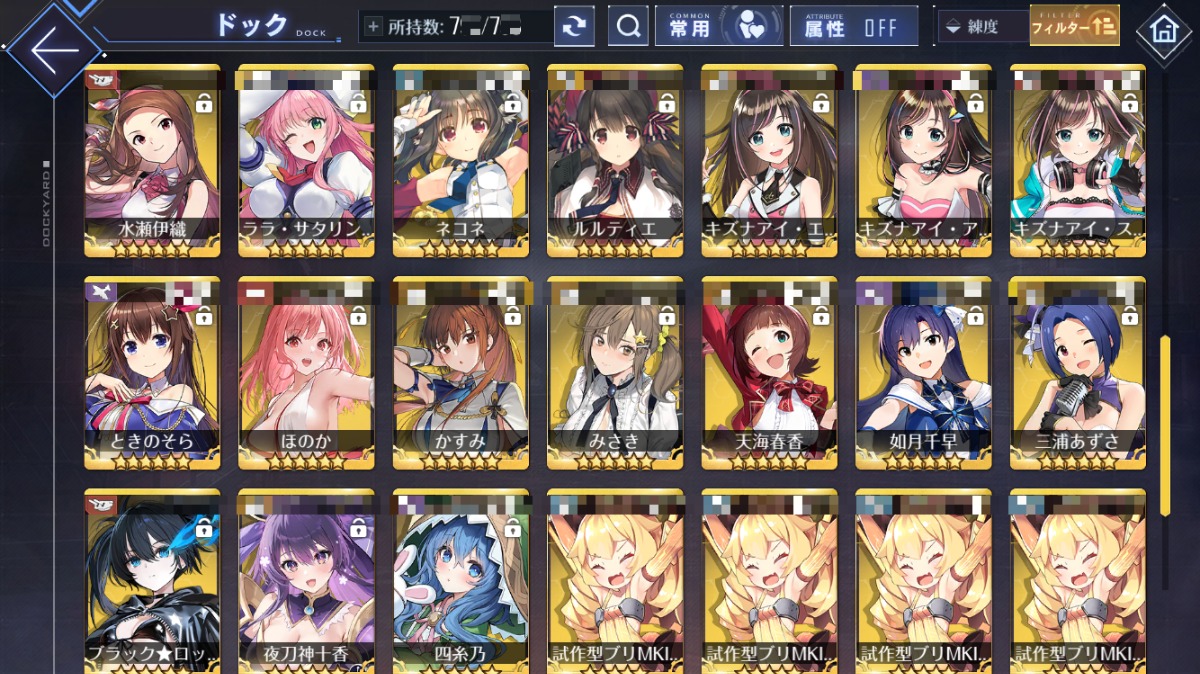1200x674 pixels.
Task: Open the 練度 sort dropdown
Action: point(983,27)
